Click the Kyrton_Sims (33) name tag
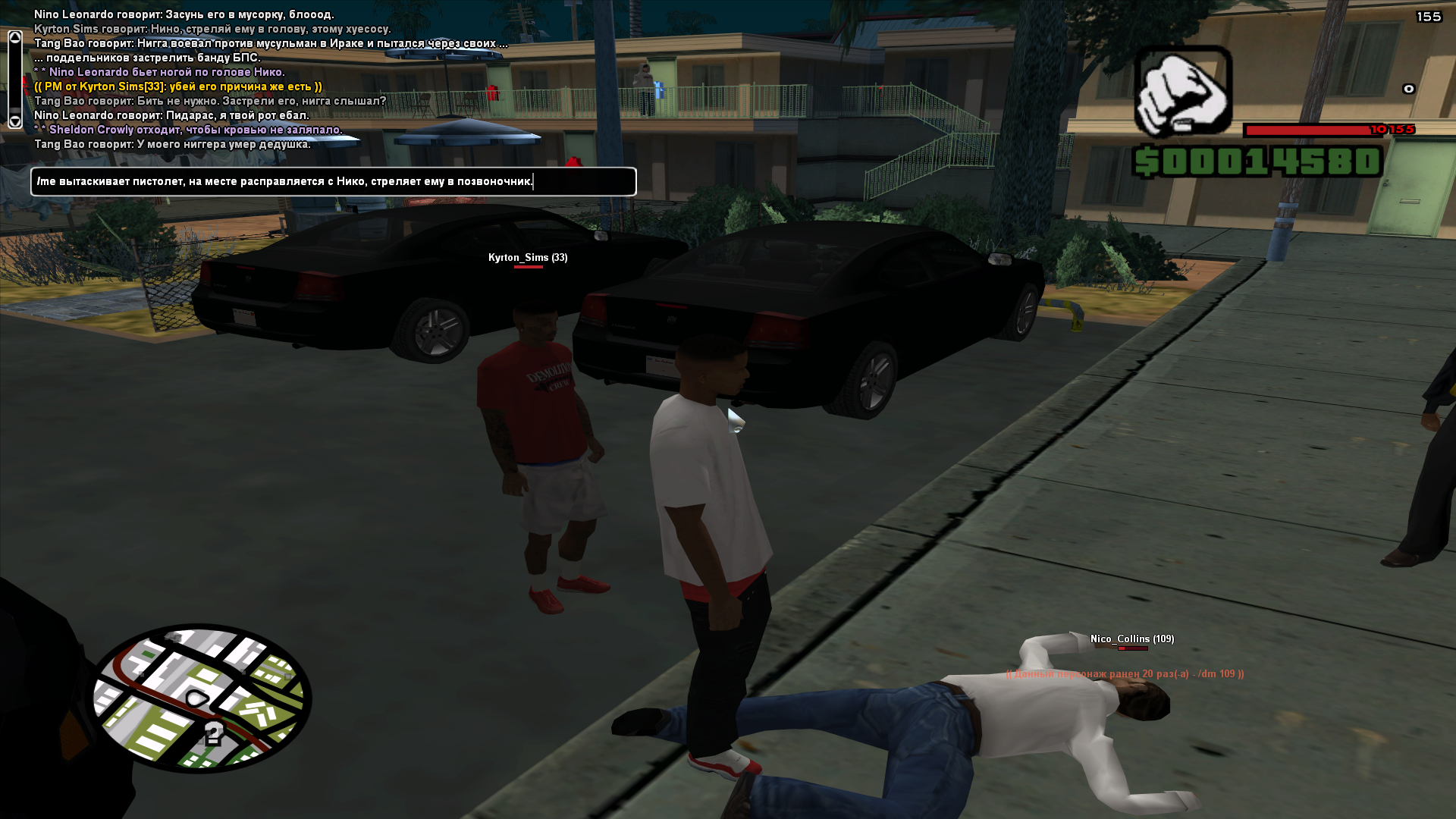 tap(528, 258)
